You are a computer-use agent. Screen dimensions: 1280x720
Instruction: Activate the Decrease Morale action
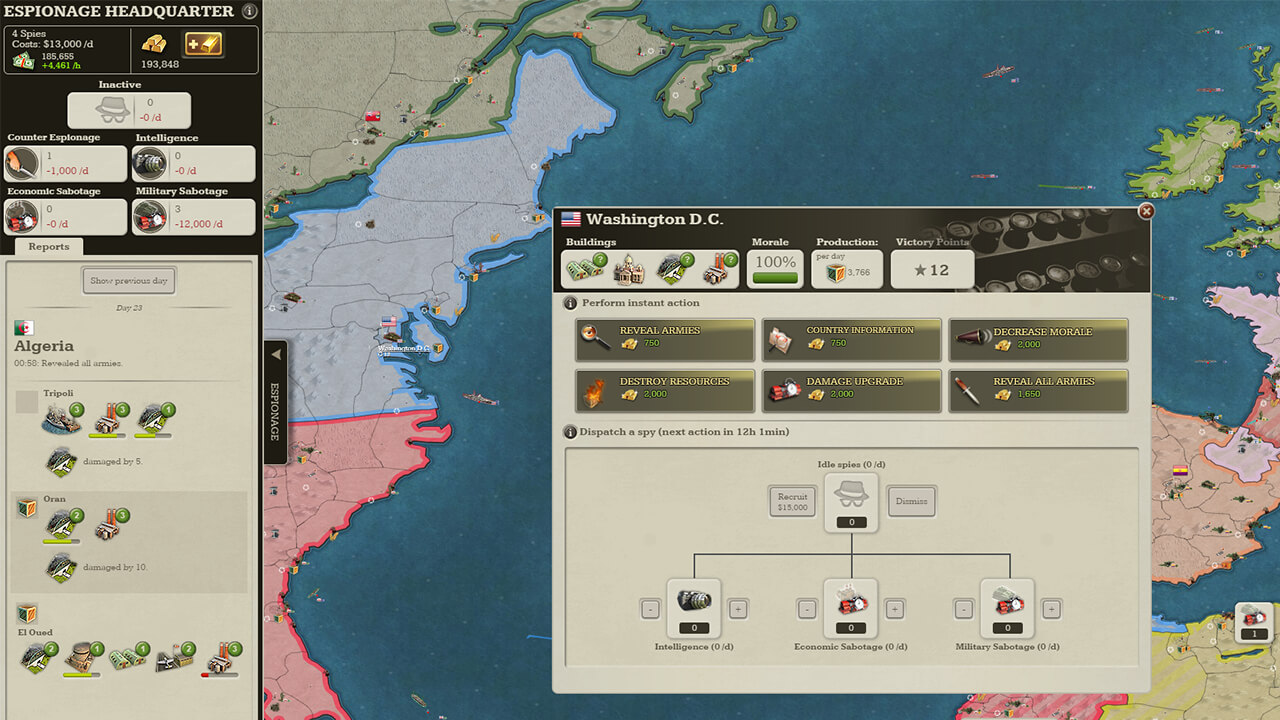pyautogui.click(x=1038, y=340)
